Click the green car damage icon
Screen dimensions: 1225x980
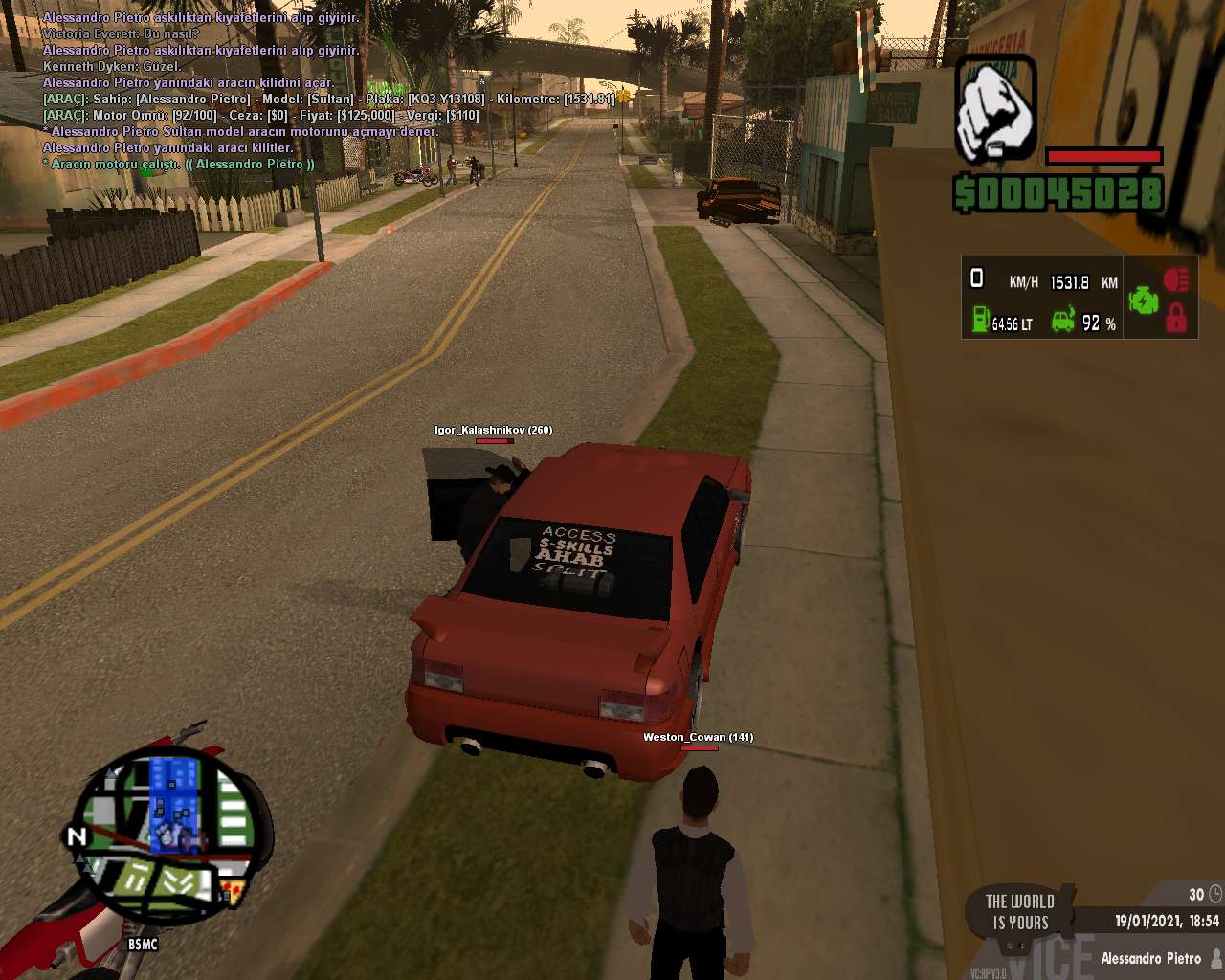coord(1064,320)
